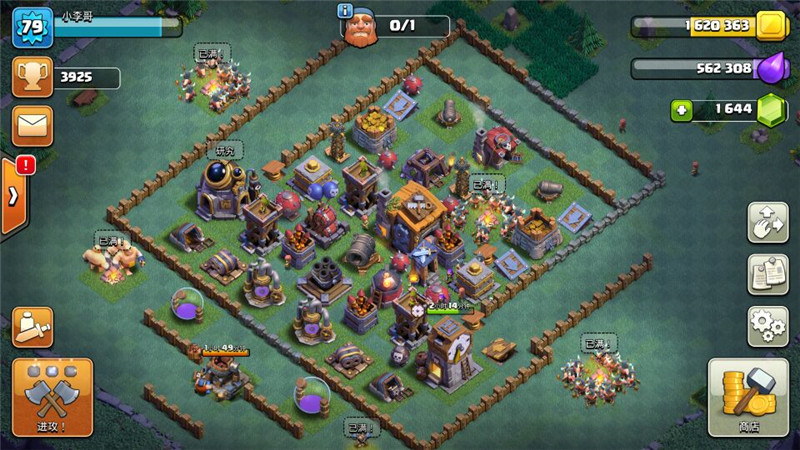Tap the gold coin storage icon
The image size is (800, 450).
(771, 26)
